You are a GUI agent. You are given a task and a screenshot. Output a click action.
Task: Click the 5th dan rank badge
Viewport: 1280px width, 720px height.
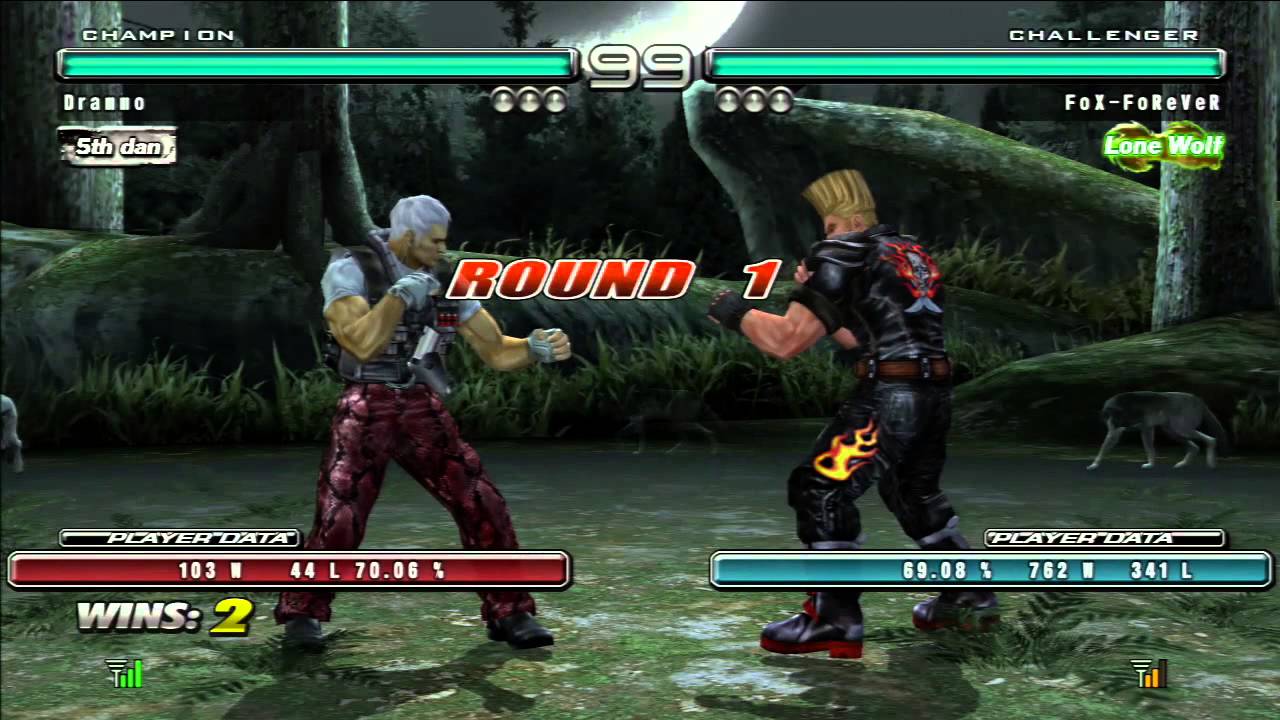118,147
